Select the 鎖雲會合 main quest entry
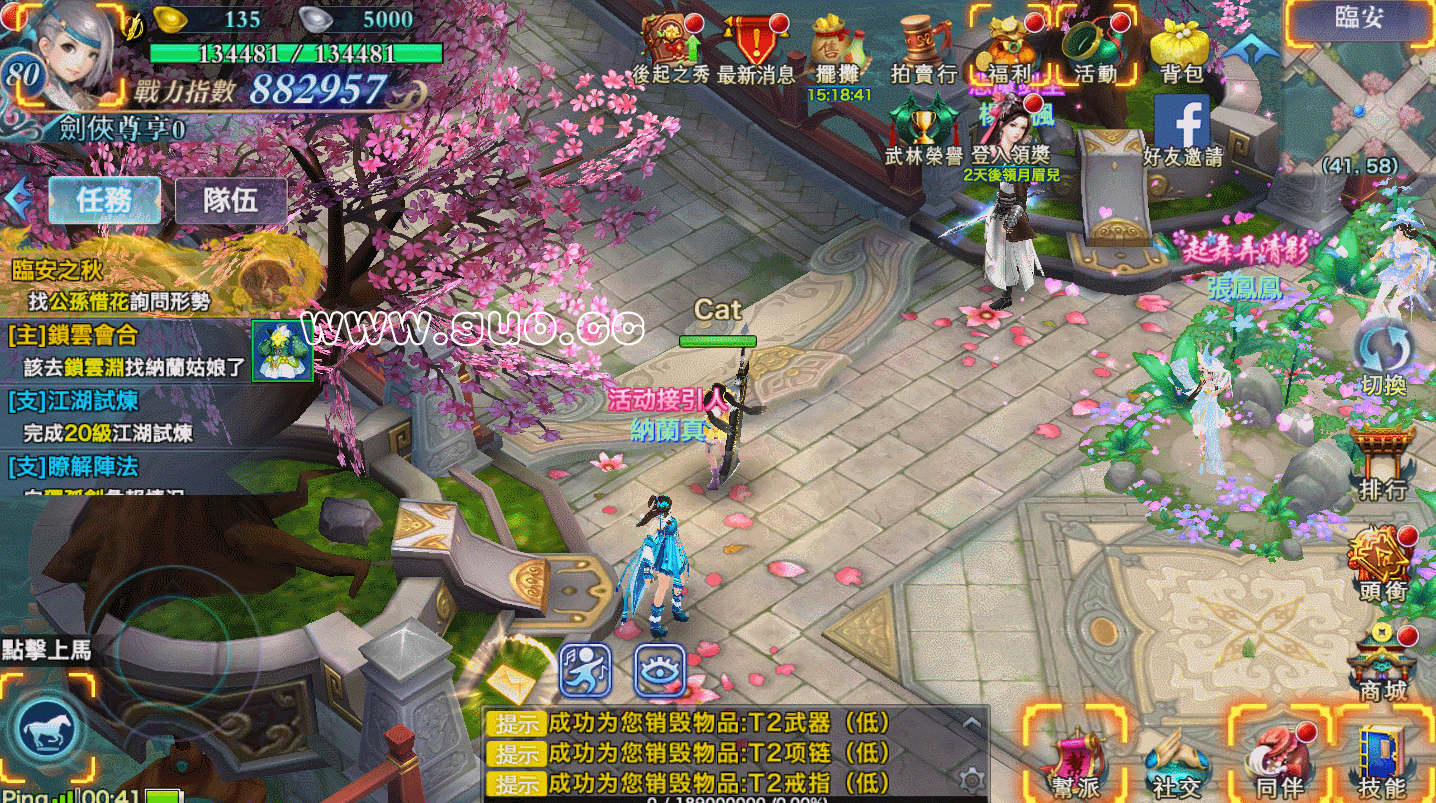The image size is (1436, 803). [x=128, y=351]
